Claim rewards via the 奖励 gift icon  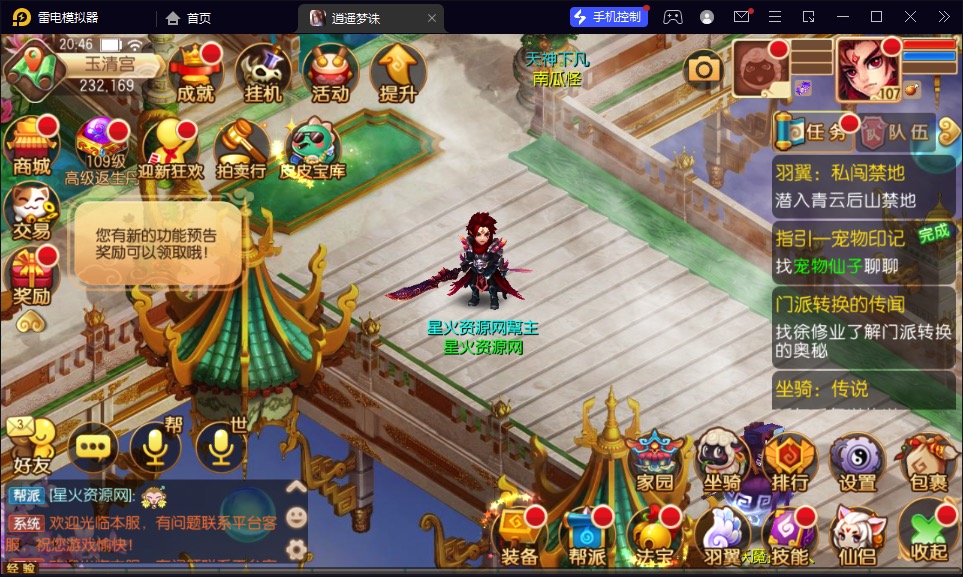click(x=31, y=277)
